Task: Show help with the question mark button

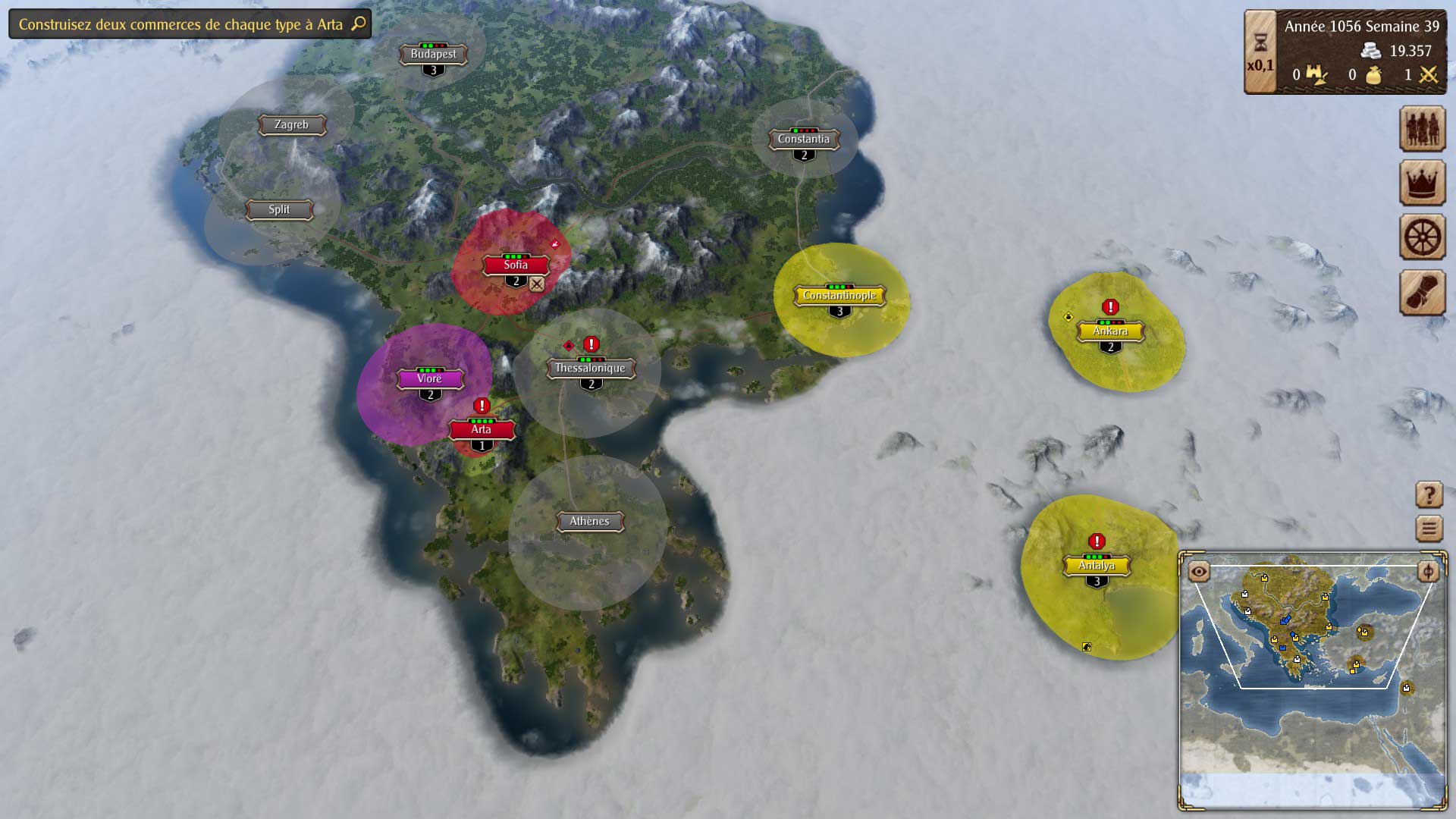Action: [1429, 495]
